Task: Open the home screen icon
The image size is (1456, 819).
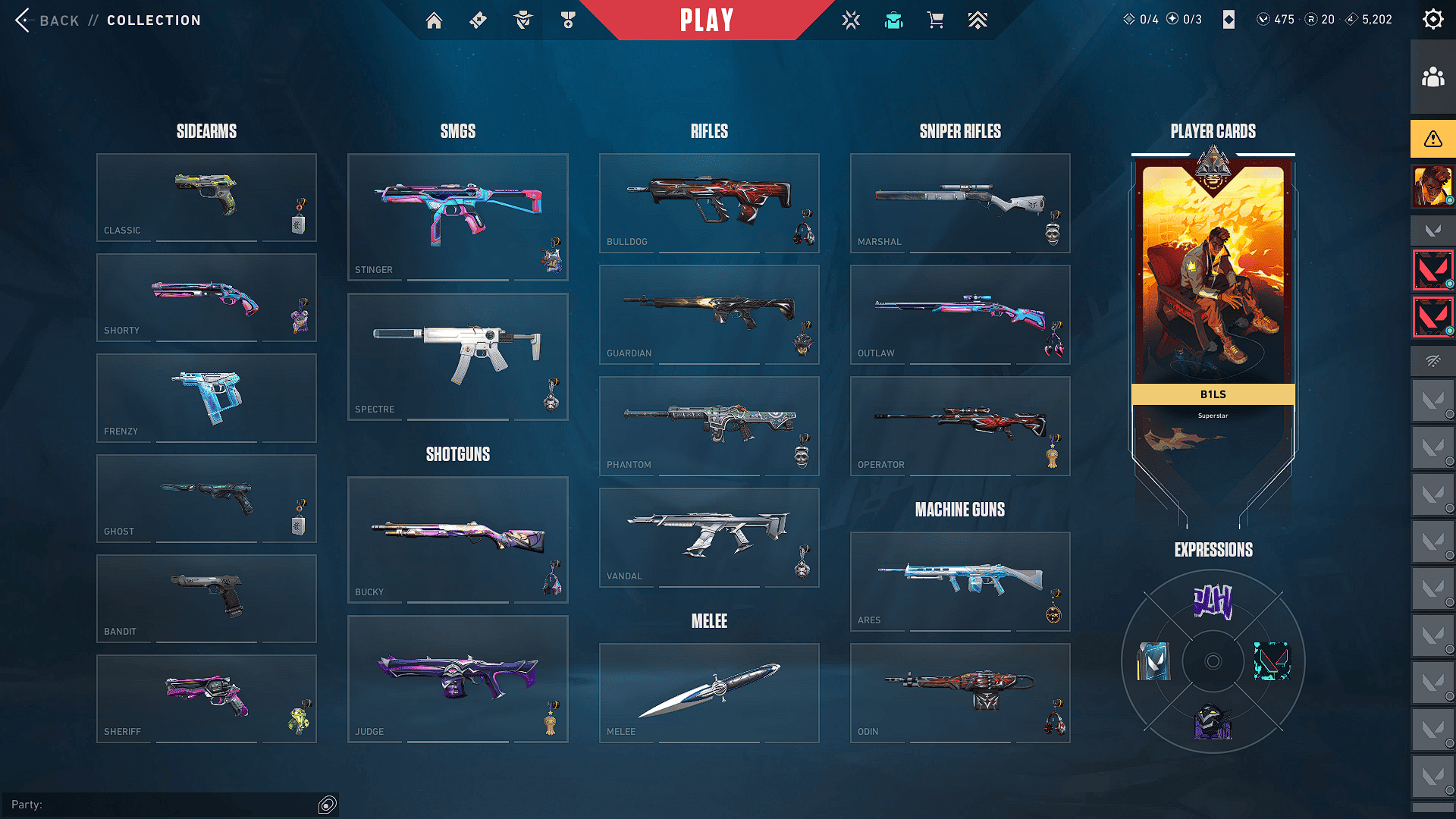Action: click(434, 20)
